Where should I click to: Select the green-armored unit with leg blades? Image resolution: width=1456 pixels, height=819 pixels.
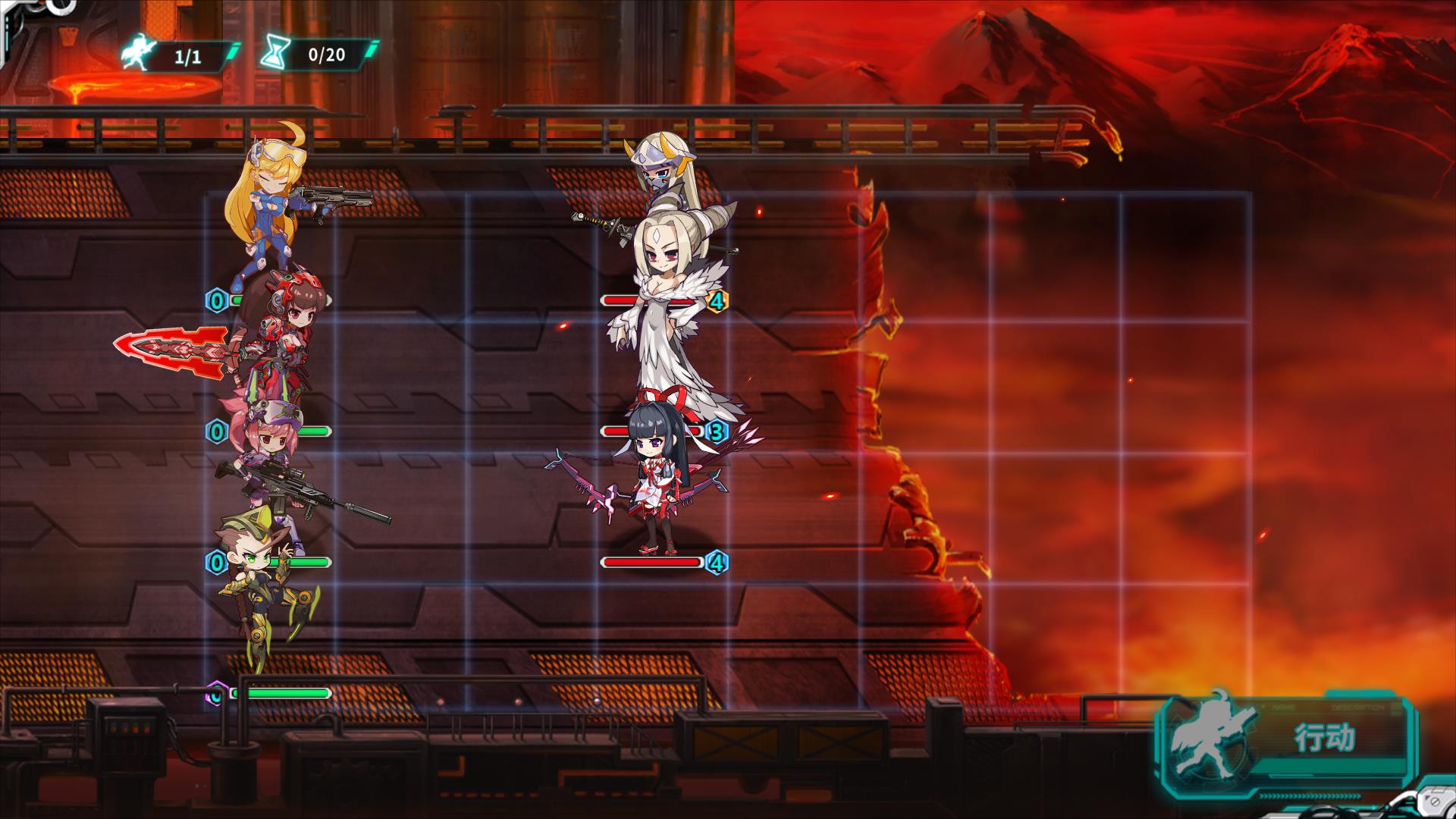258,584
